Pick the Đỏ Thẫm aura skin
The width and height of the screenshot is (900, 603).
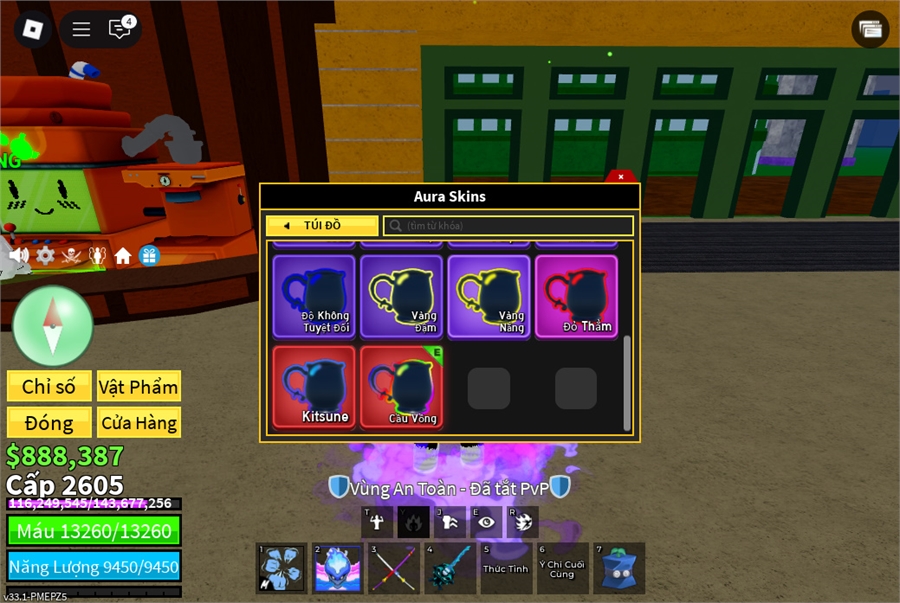pyautogui.click(x=576, y=296)
